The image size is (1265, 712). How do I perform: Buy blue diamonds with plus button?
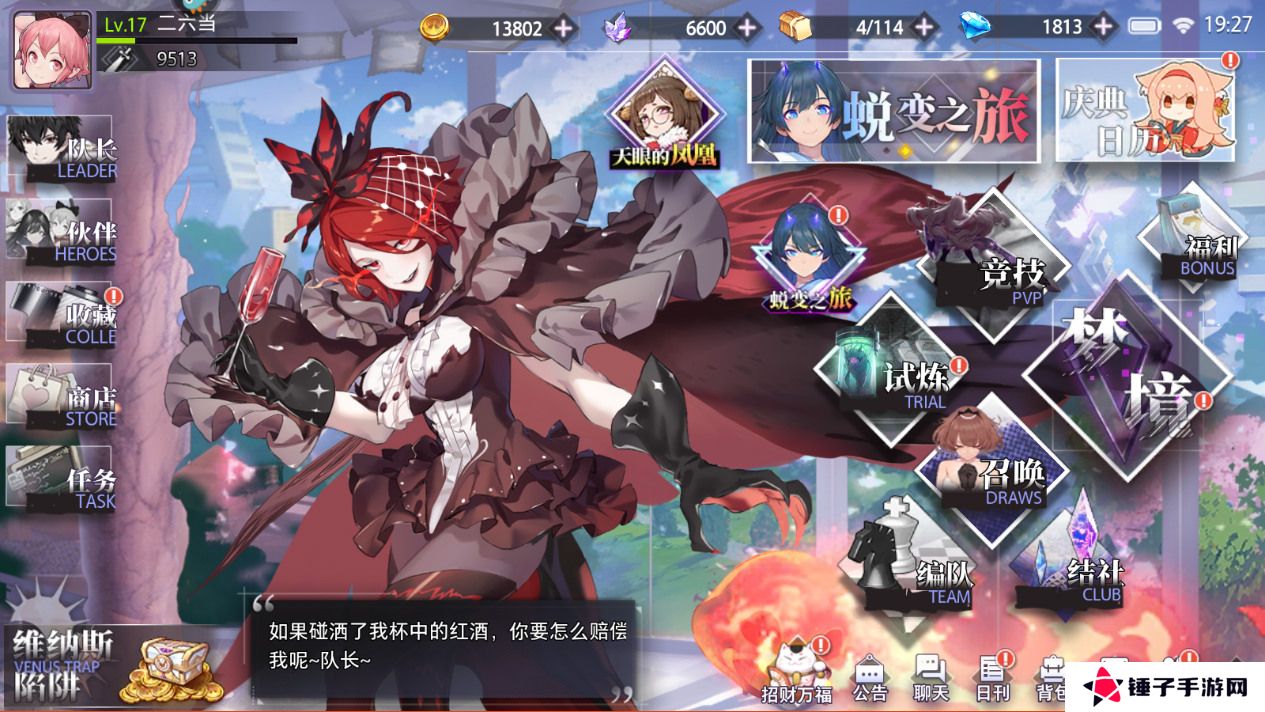[1103, 28]
